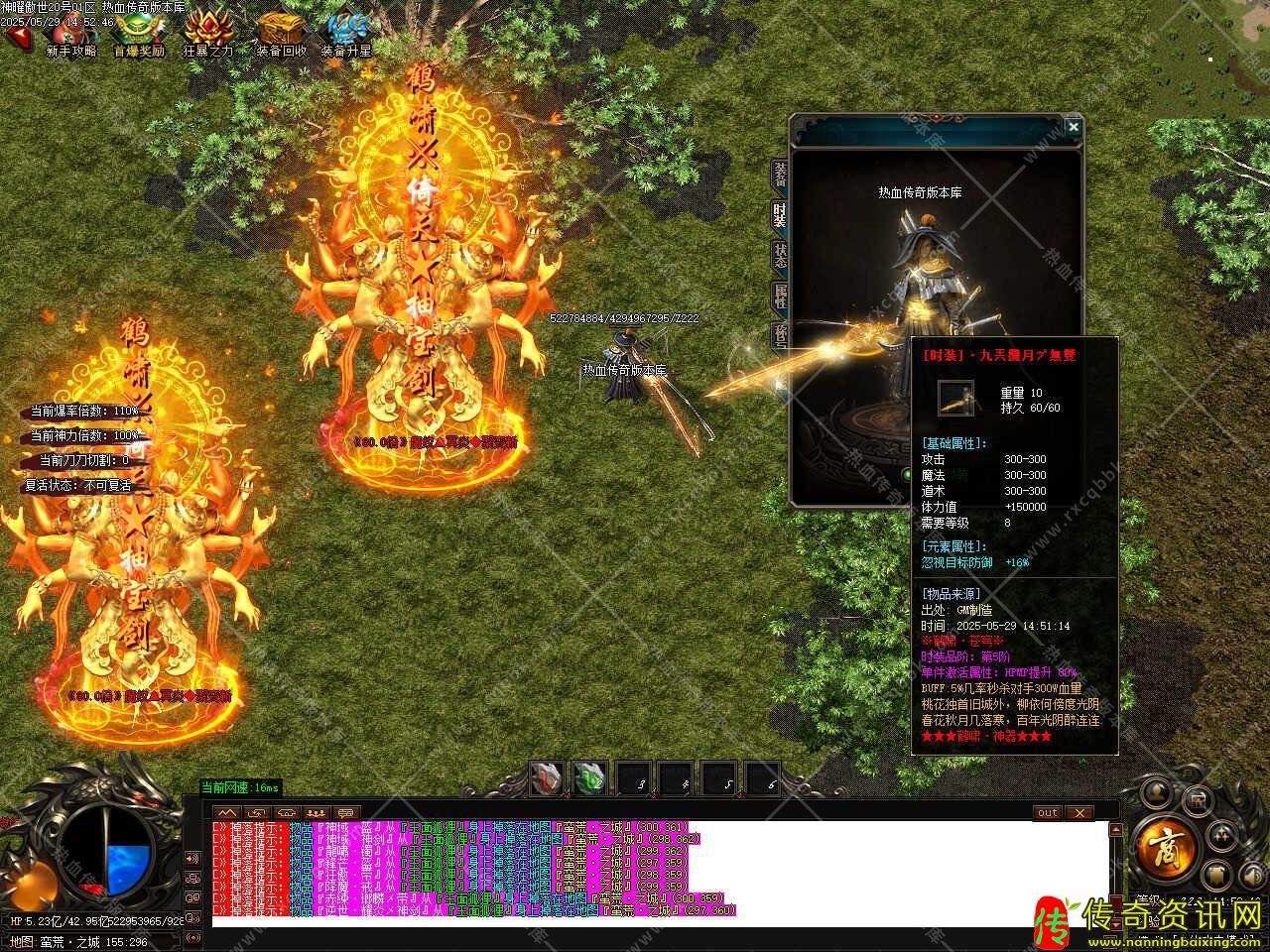Open the 属性 attributes tab

coord(780,297)
